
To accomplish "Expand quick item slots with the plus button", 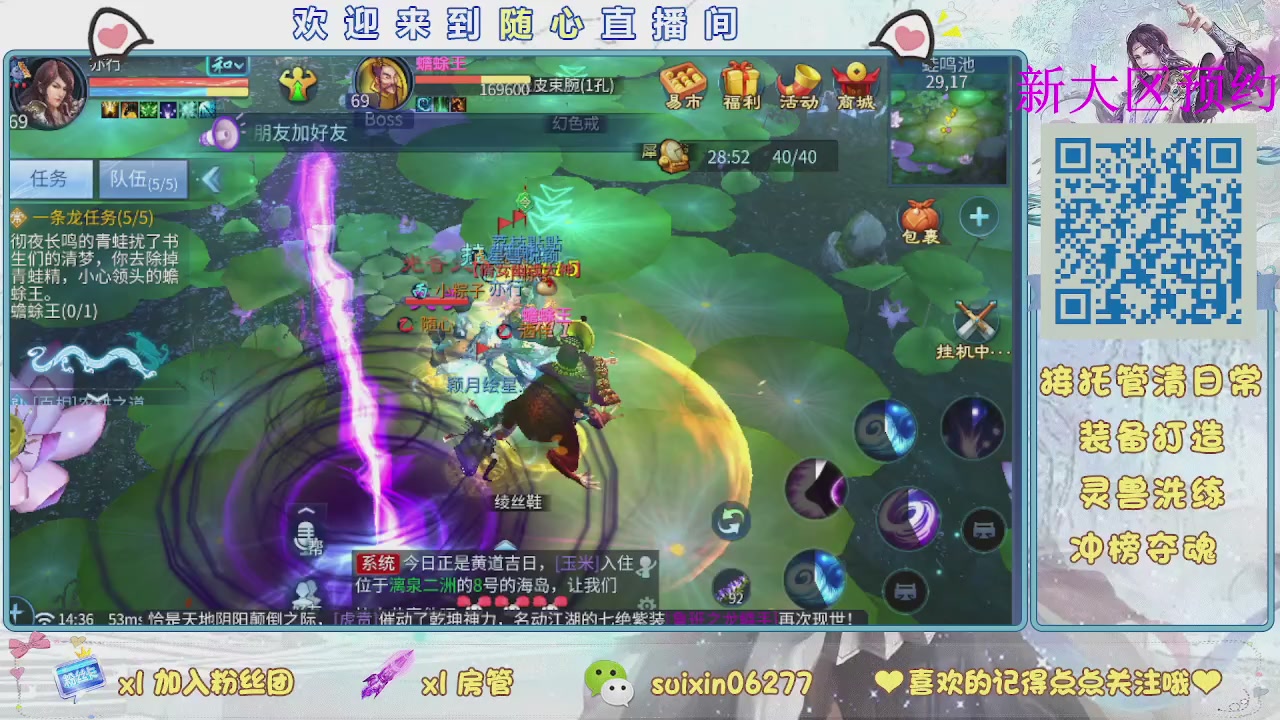I will pyautogui.click(x=979, y=216).
